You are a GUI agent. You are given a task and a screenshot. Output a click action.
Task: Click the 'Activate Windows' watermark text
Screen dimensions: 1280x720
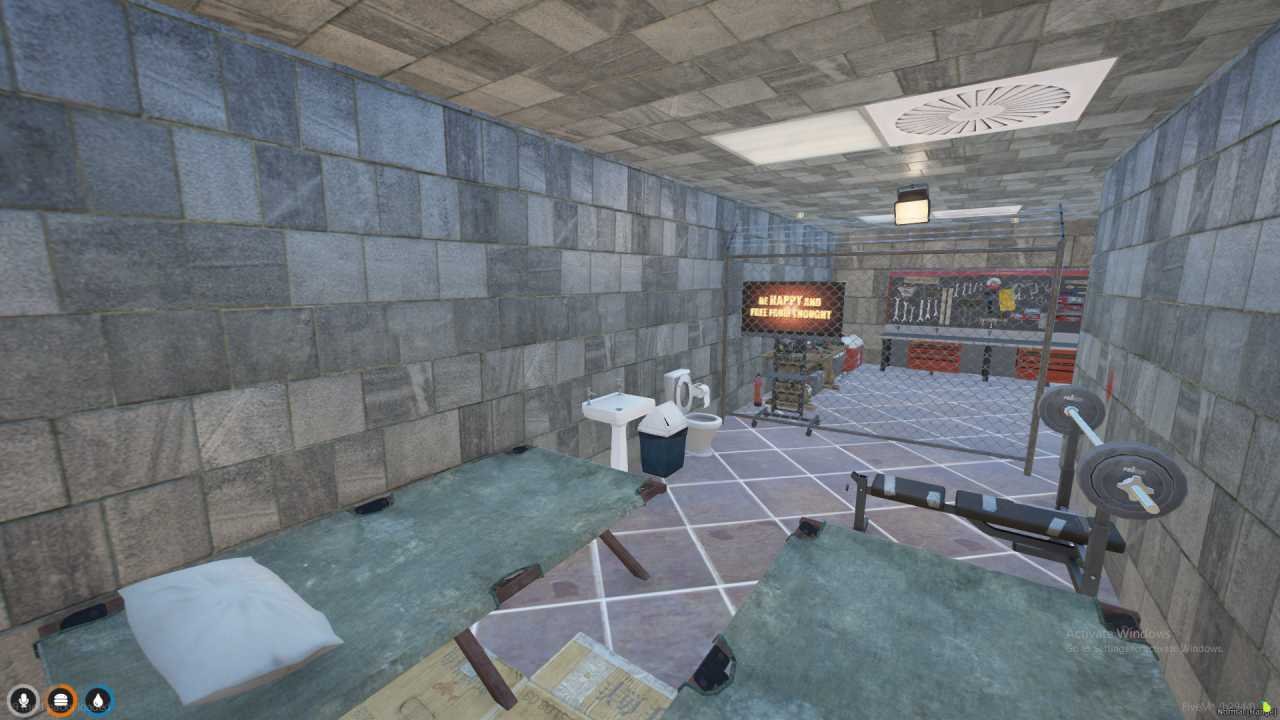pos(1118,634)
